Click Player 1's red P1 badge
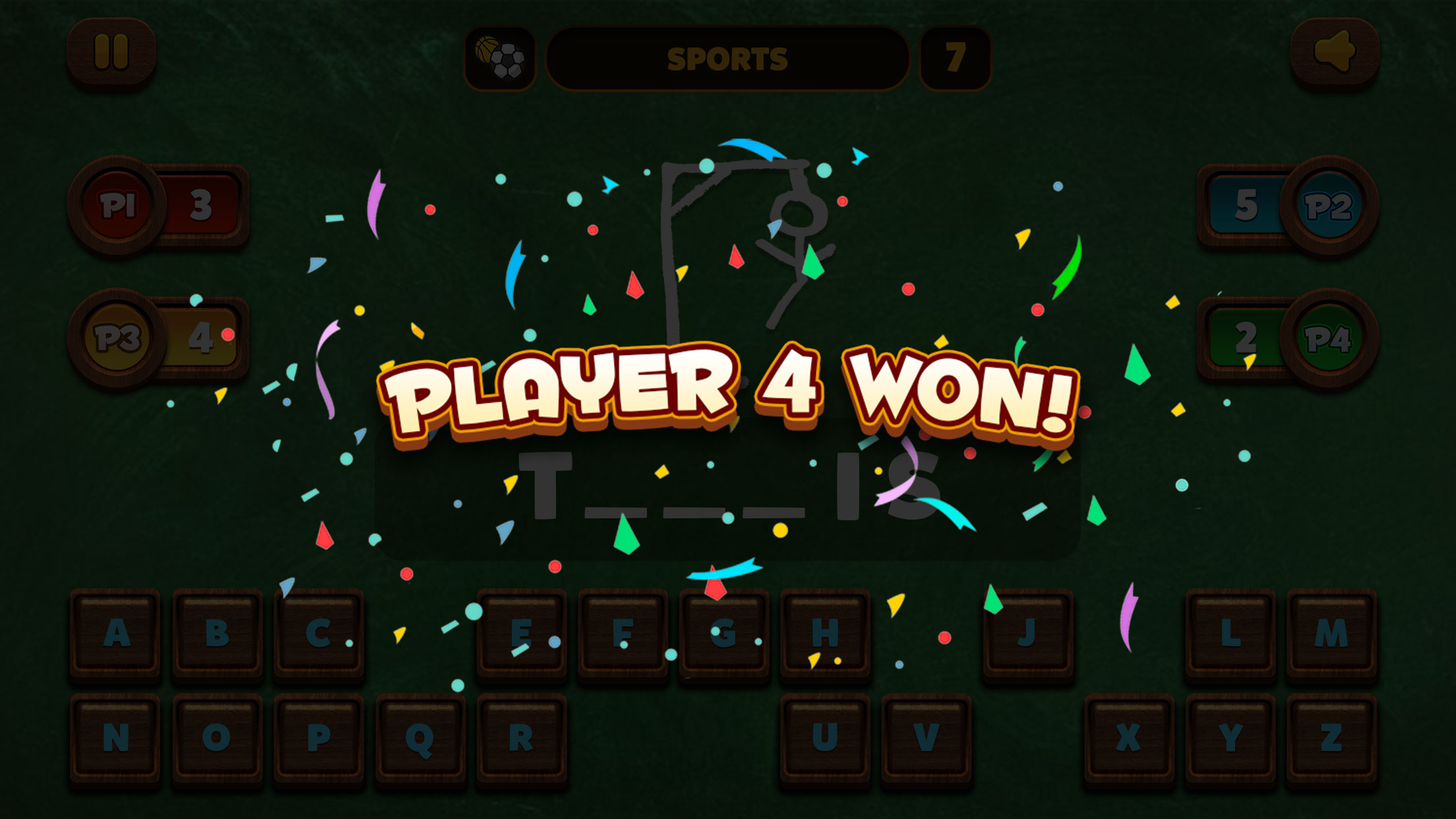The image size is (1456, 819). [119, 204]
